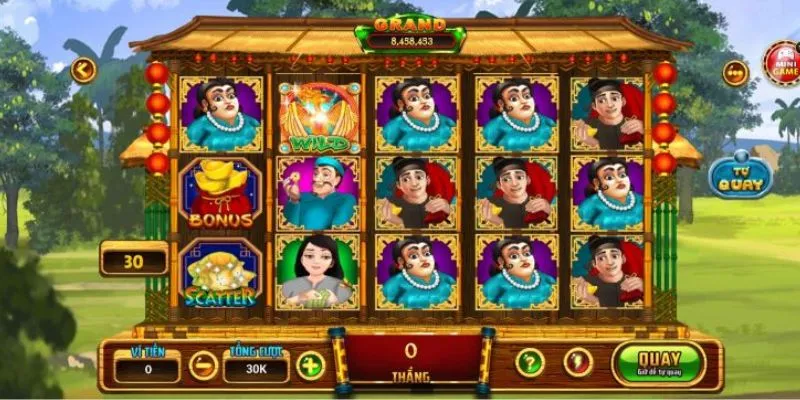
Task: Increase the total bet with plus
Action: [x=311, y=366]
